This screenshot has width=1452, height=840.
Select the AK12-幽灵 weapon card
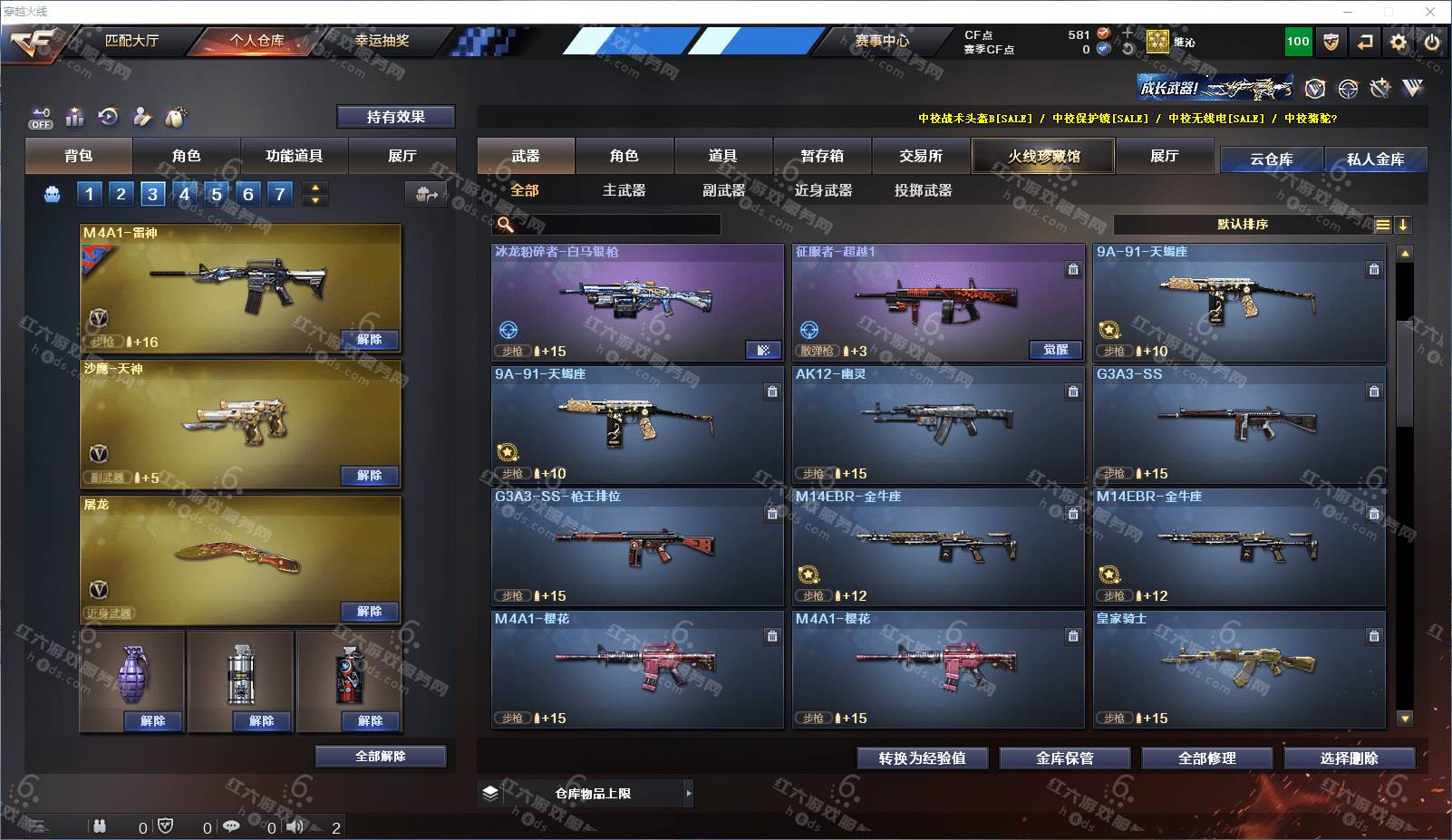(938, 424)
